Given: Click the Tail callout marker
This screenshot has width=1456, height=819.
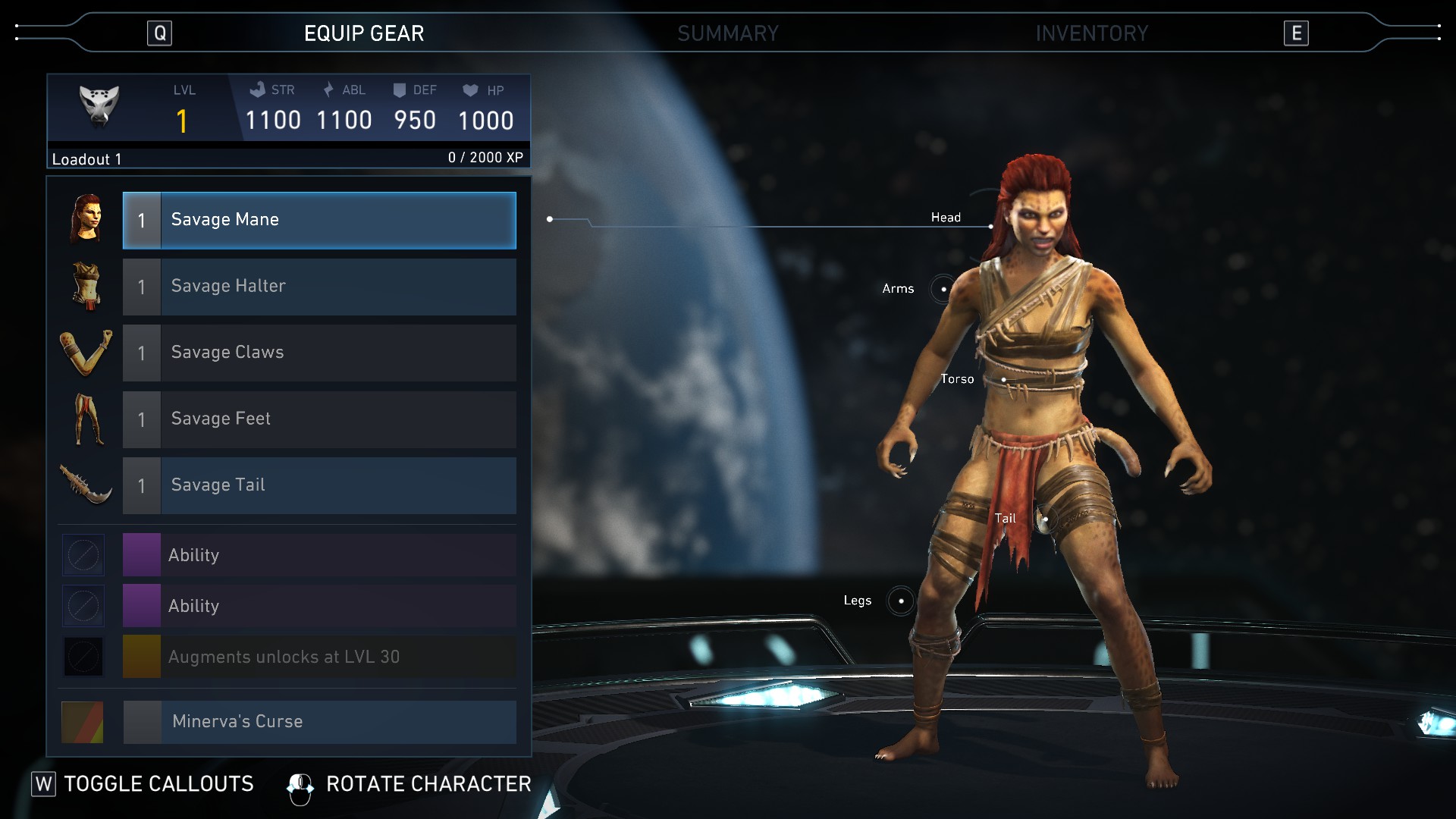Looking at the screenshot, I should coord(1045,519).
